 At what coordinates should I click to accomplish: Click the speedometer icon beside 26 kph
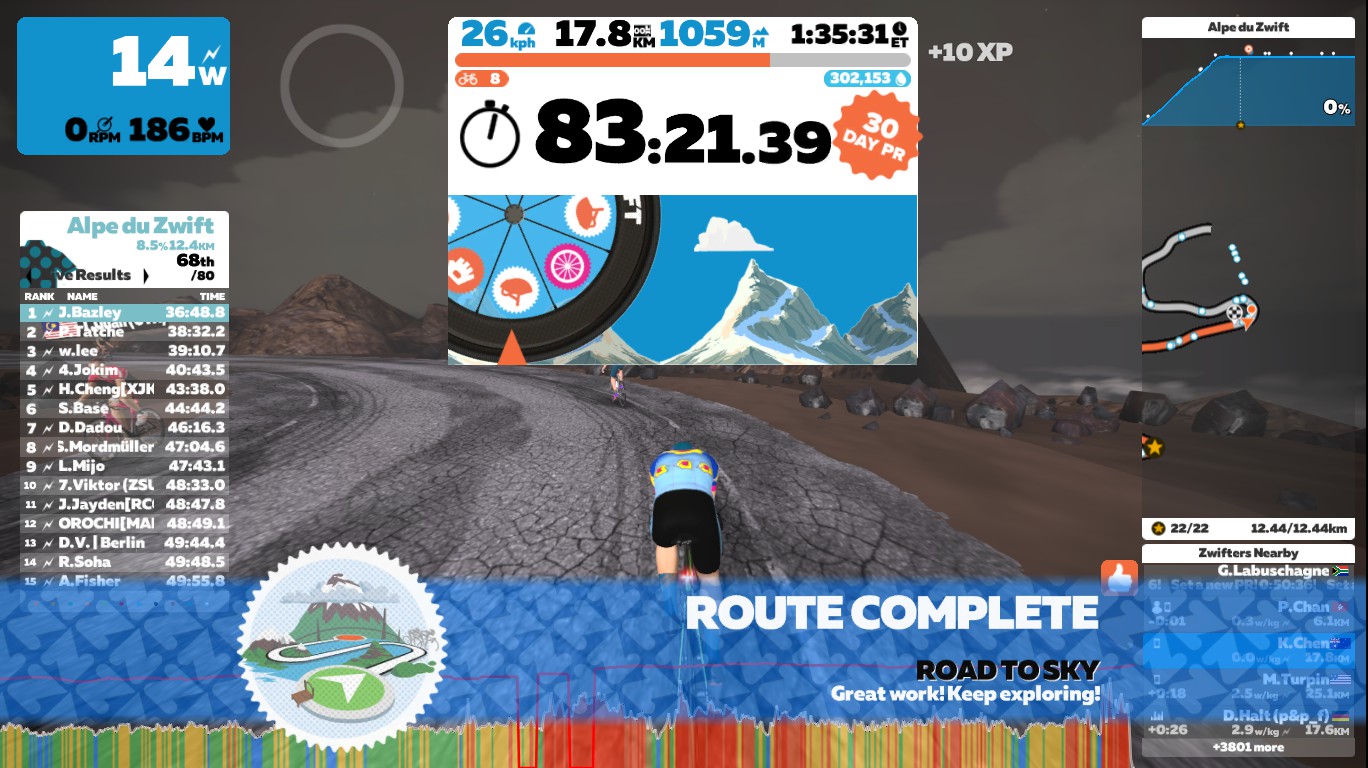coord(526,28)
